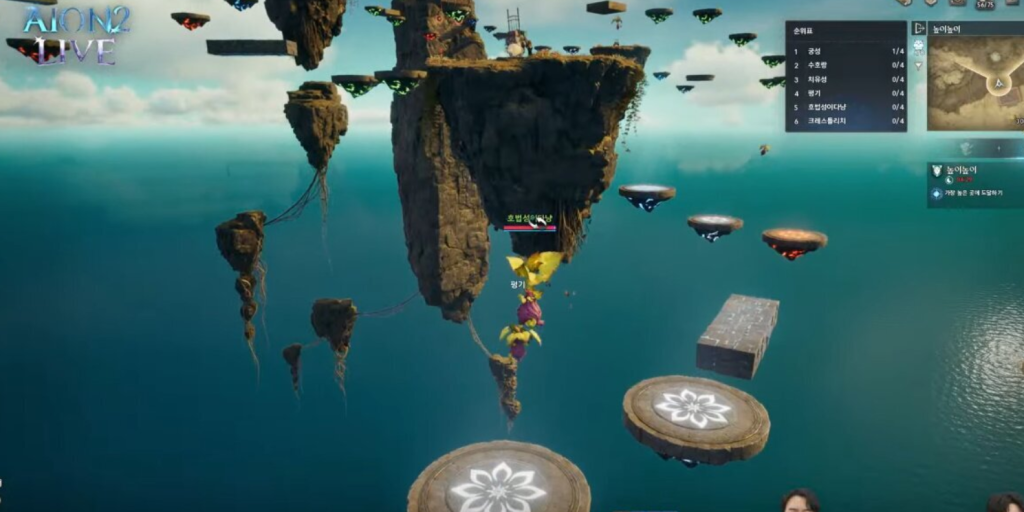Open the minimap

[974, 84]
